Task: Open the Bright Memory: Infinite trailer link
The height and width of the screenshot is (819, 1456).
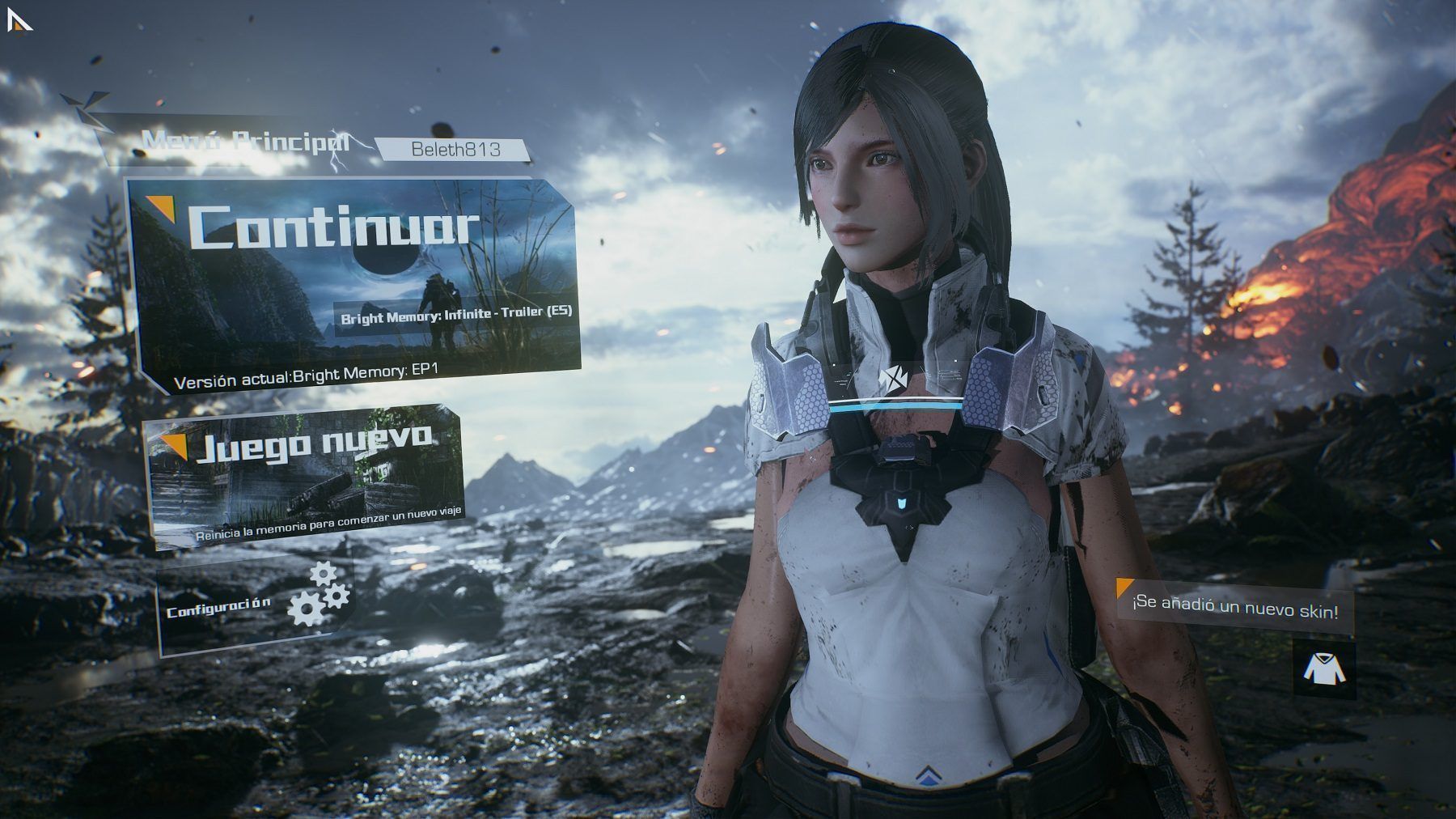Action: click(x=456, y=316)
